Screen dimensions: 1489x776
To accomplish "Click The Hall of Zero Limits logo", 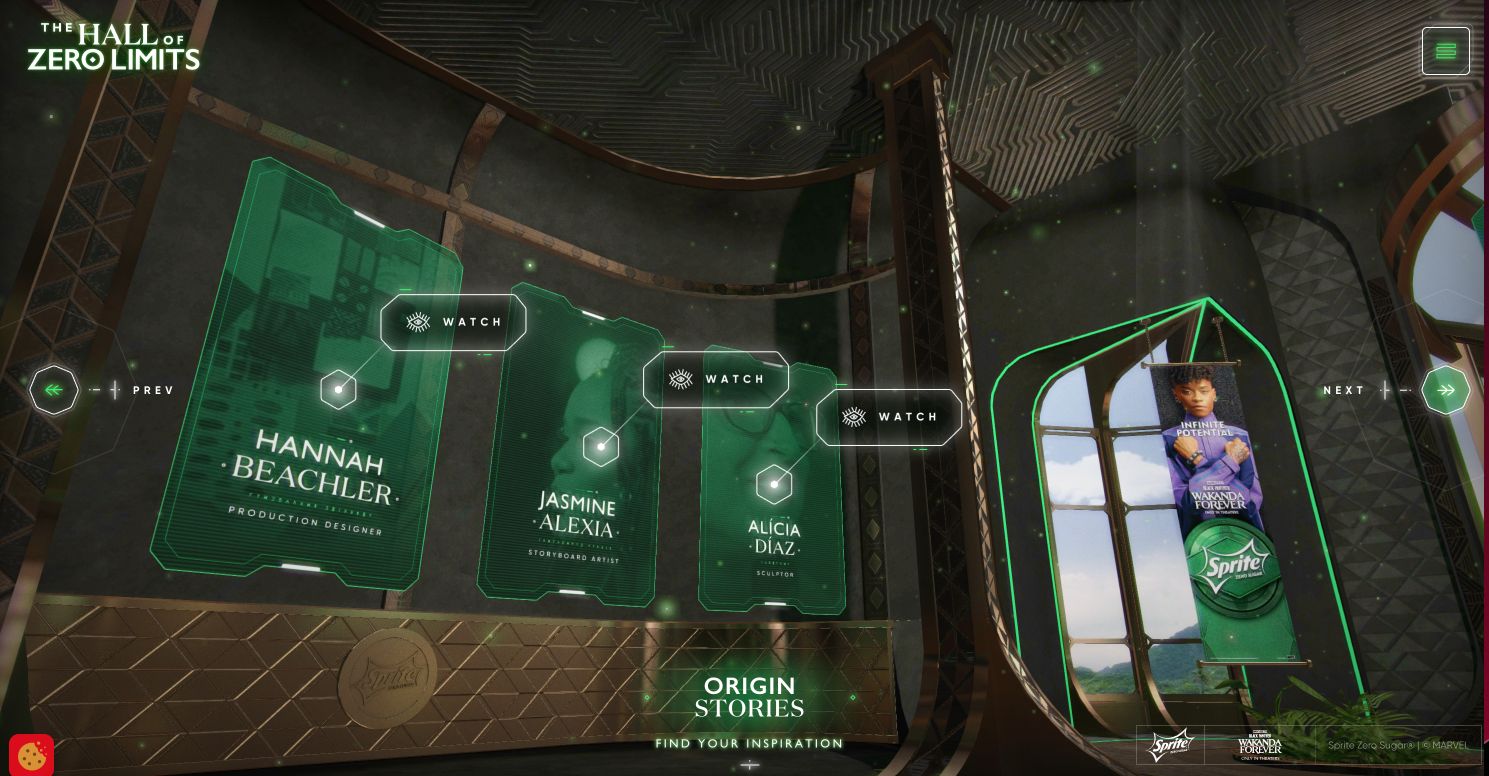I will pos(114,47).
